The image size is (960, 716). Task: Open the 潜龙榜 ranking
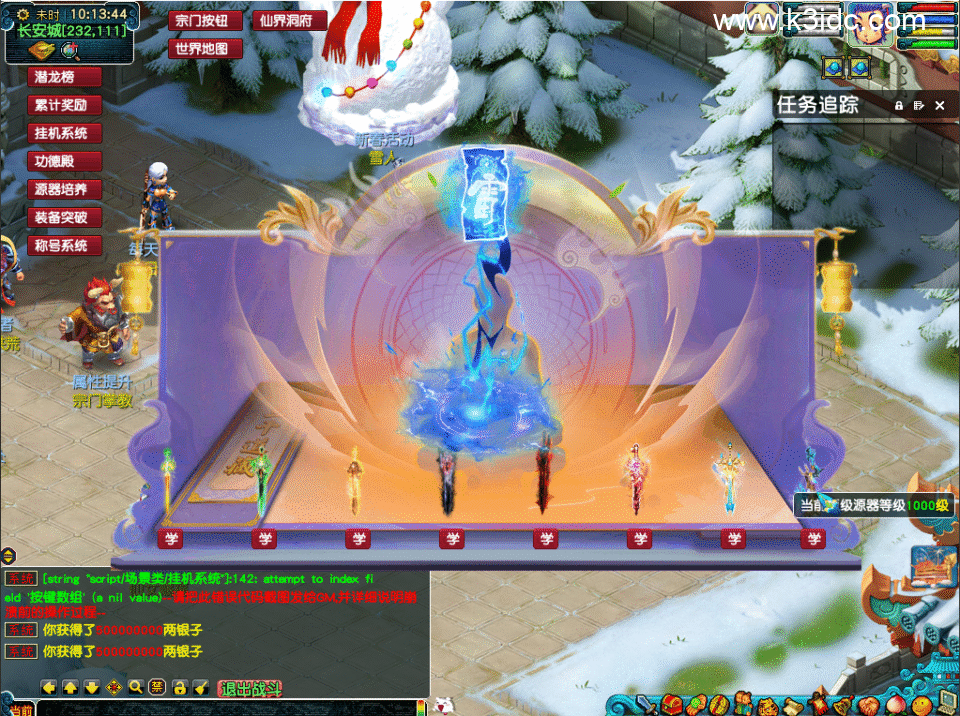pyautogui.click(x=64, y=77)
